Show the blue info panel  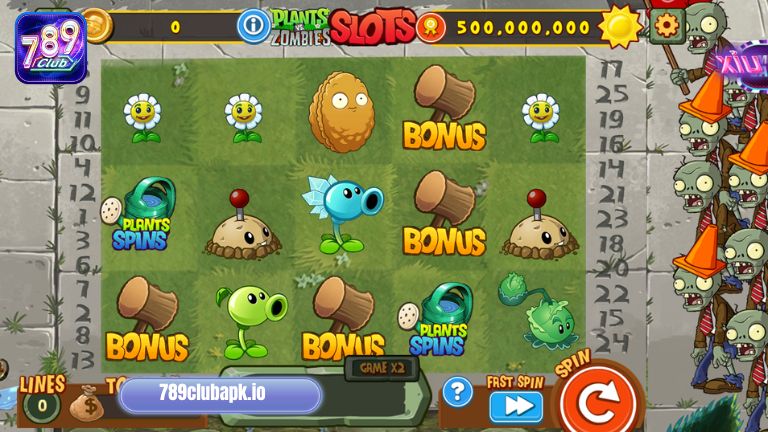(x=253, y=25)
